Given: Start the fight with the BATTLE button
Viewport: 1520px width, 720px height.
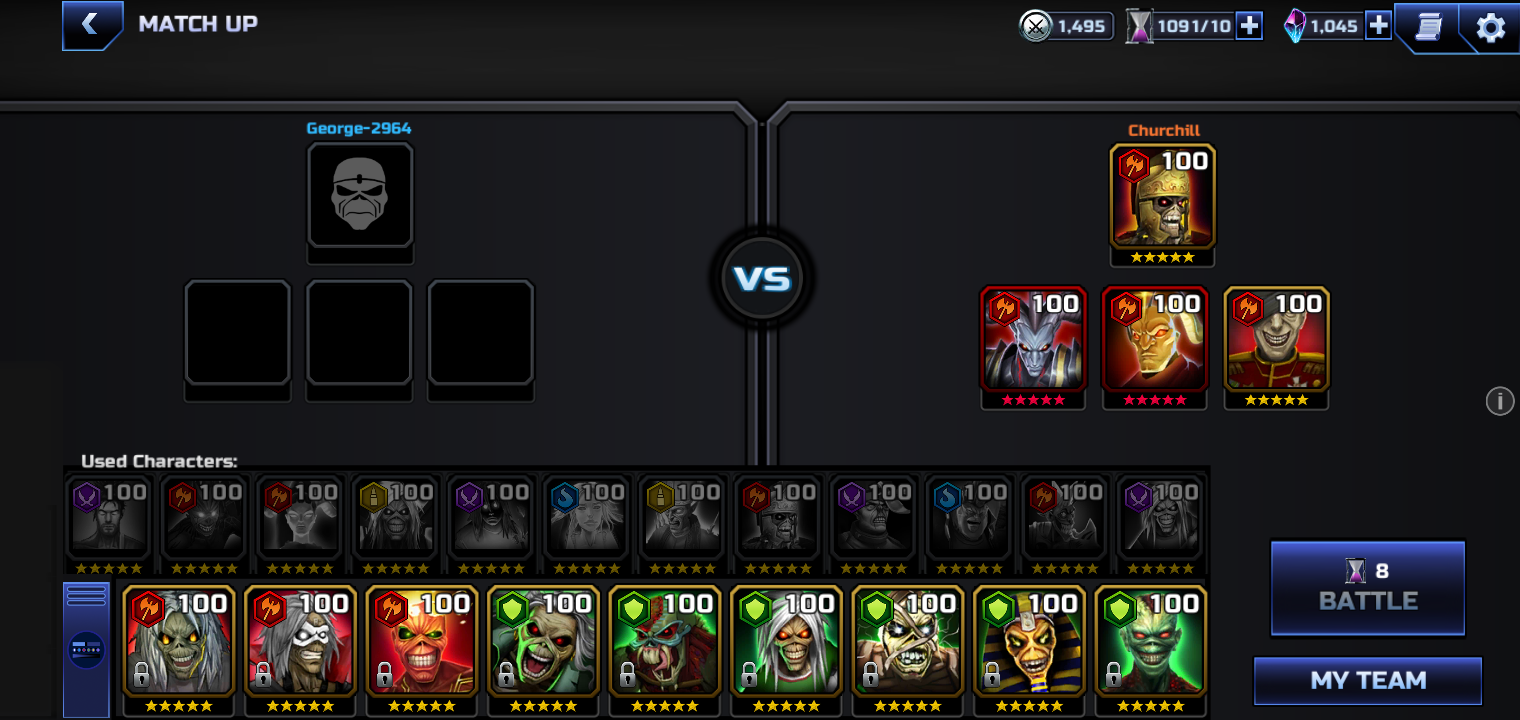Looking at the screenshot, I should pyautogui.click(x=1367, y=588).
